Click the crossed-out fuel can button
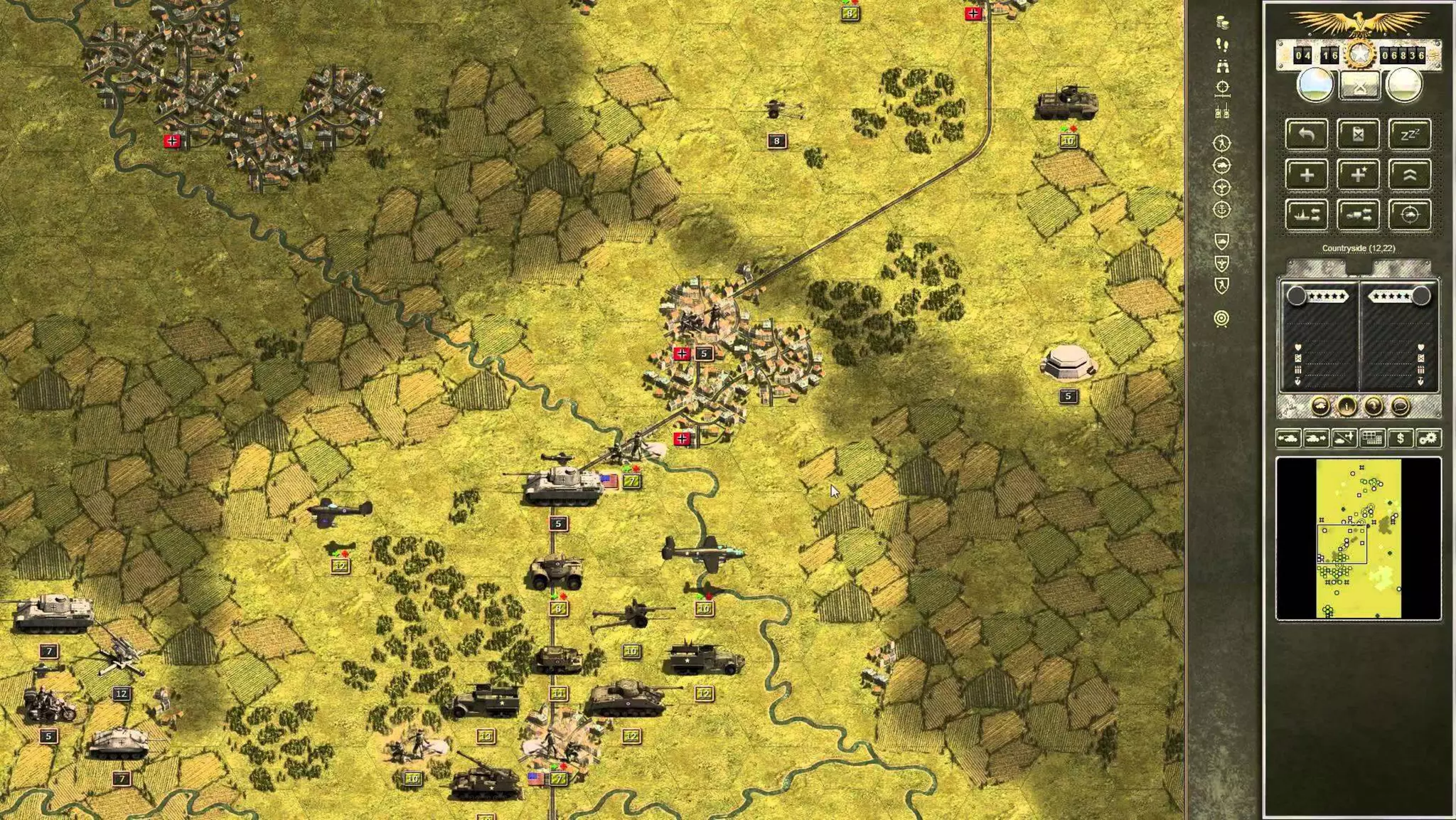Screen dimensions: 1456x820 tap(1358, 134)
